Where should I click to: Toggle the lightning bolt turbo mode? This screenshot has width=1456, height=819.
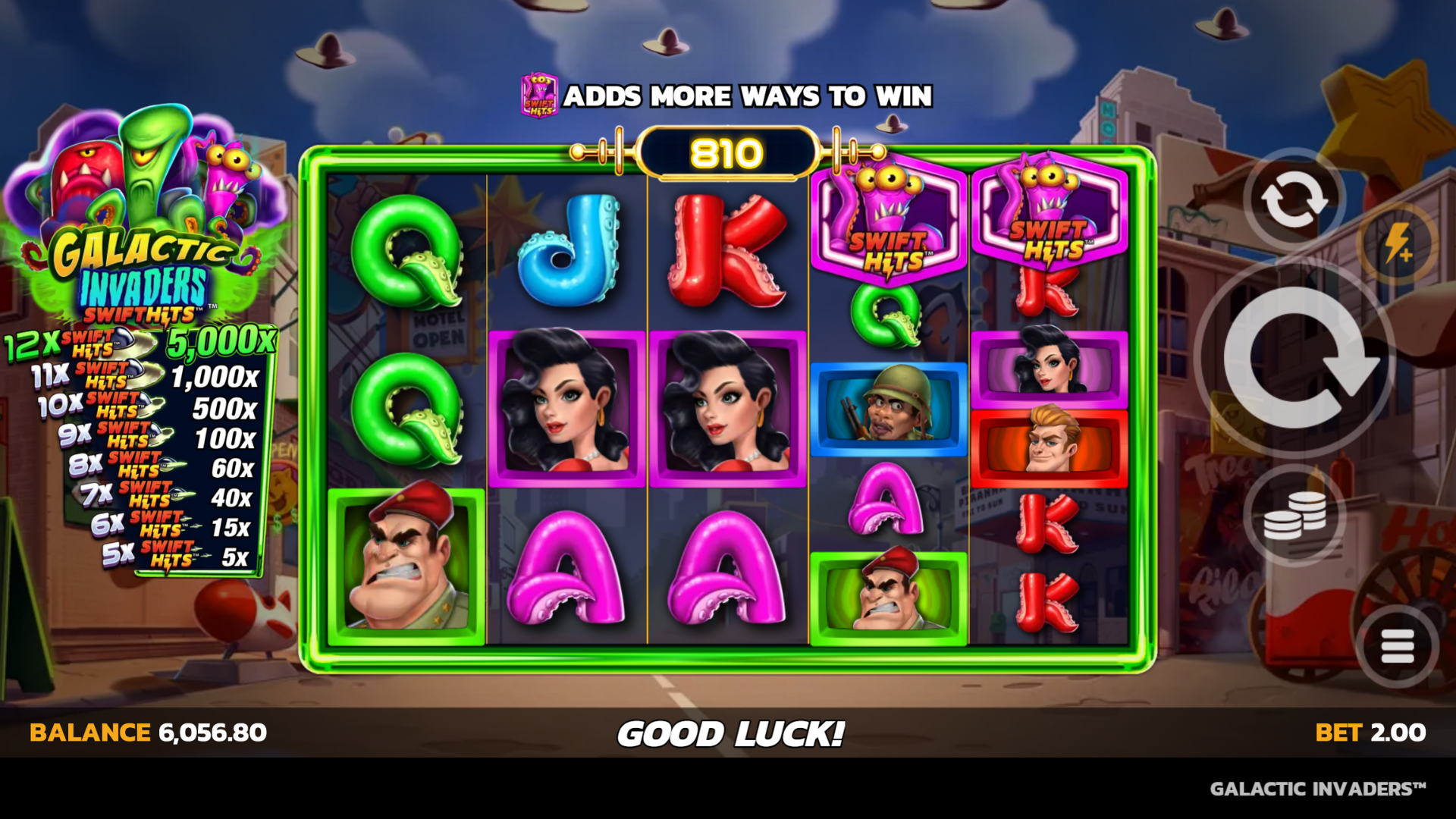coord(1398,244)
